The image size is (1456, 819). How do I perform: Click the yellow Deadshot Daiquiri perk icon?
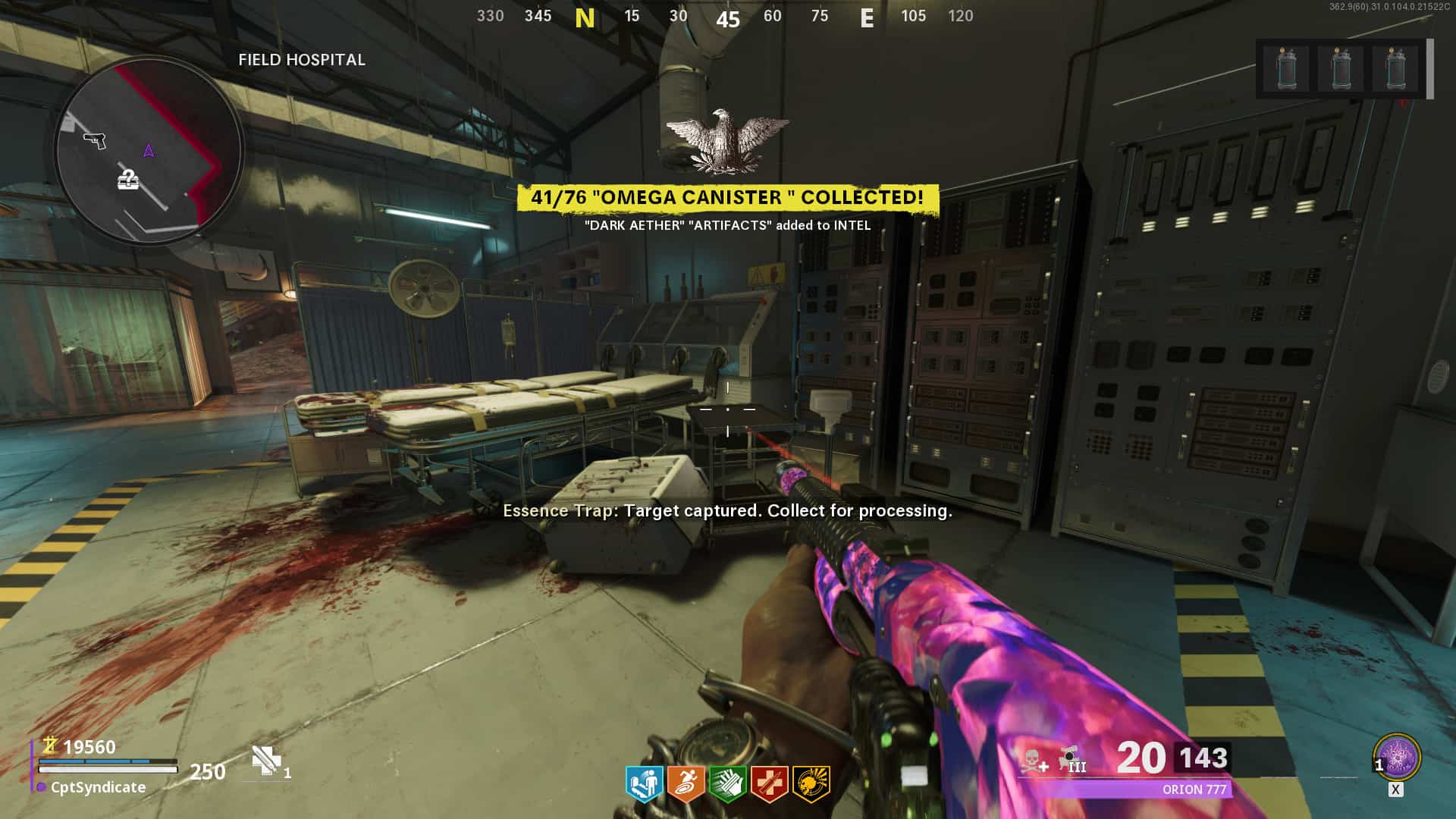pos(811,784)
